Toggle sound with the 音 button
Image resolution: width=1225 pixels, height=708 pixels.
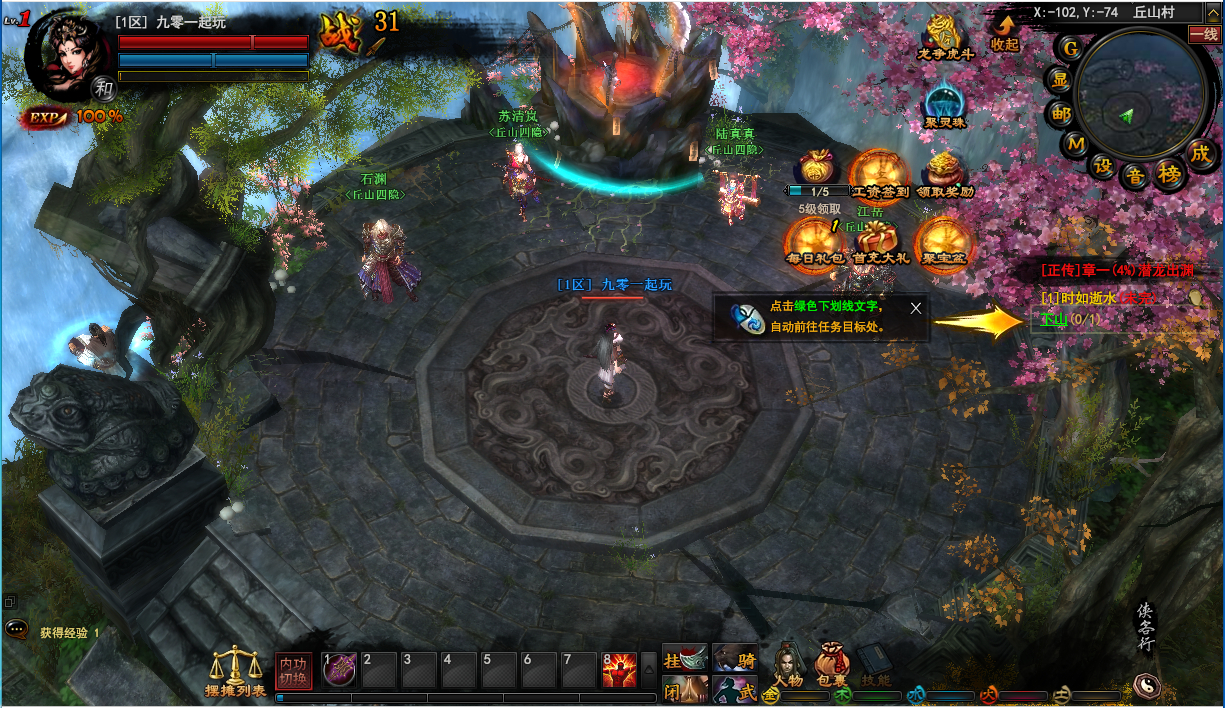(1135, 177)
